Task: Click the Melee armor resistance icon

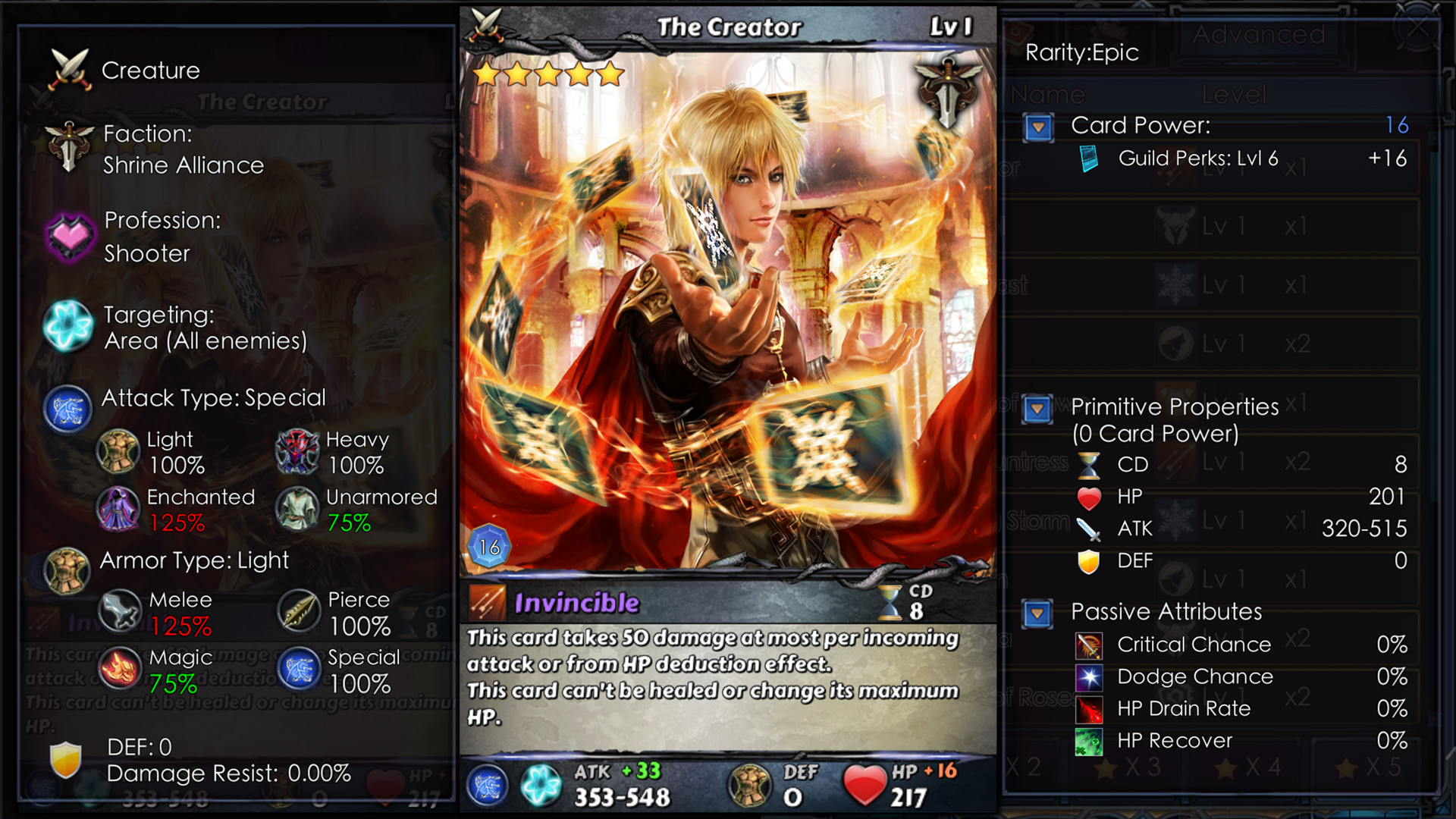Action: coord(119,610)
